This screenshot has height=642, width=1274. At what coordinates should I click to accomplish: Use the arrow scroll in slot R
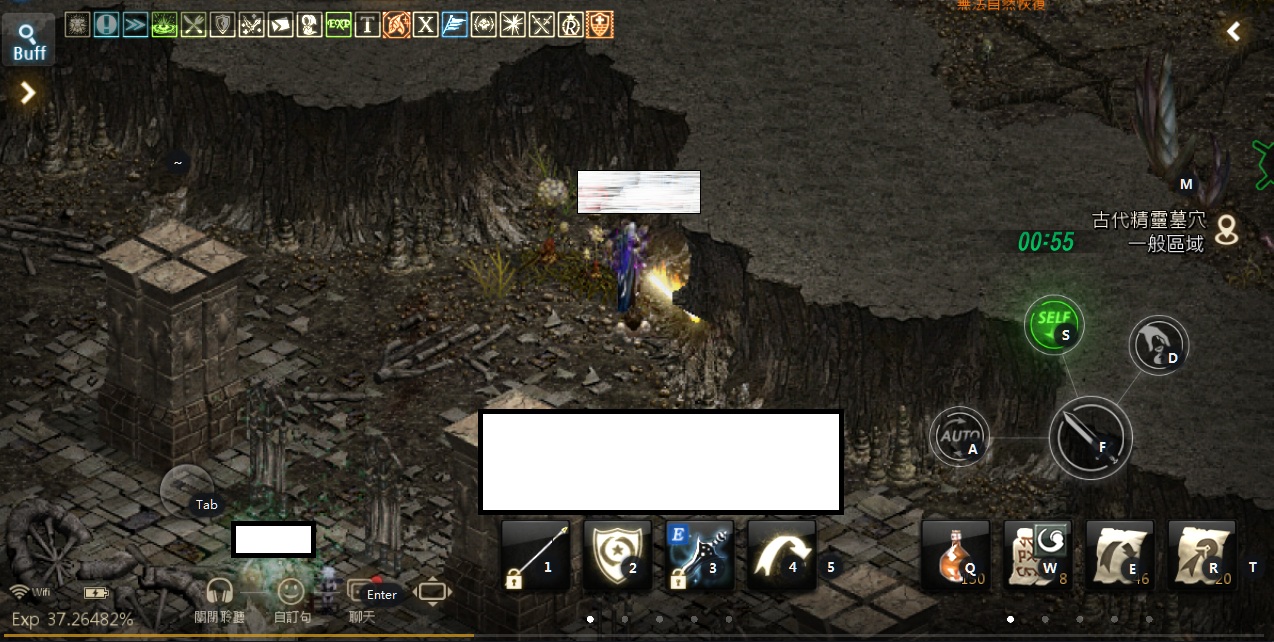[x=1201, y=555]
